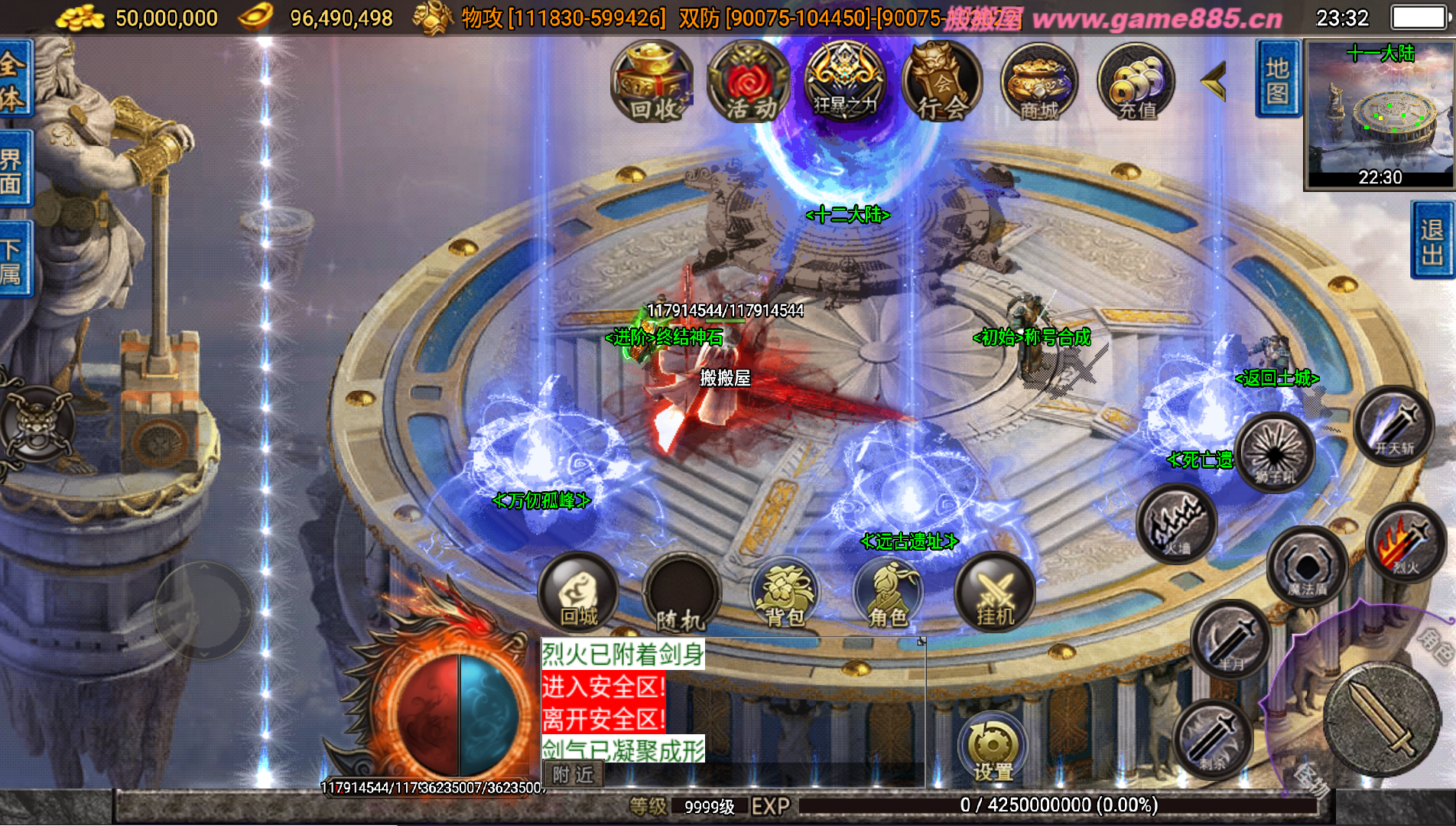Open the 回收 recycle menu
This screenshot has height=826, width=1456.
(x=652, y=83)
